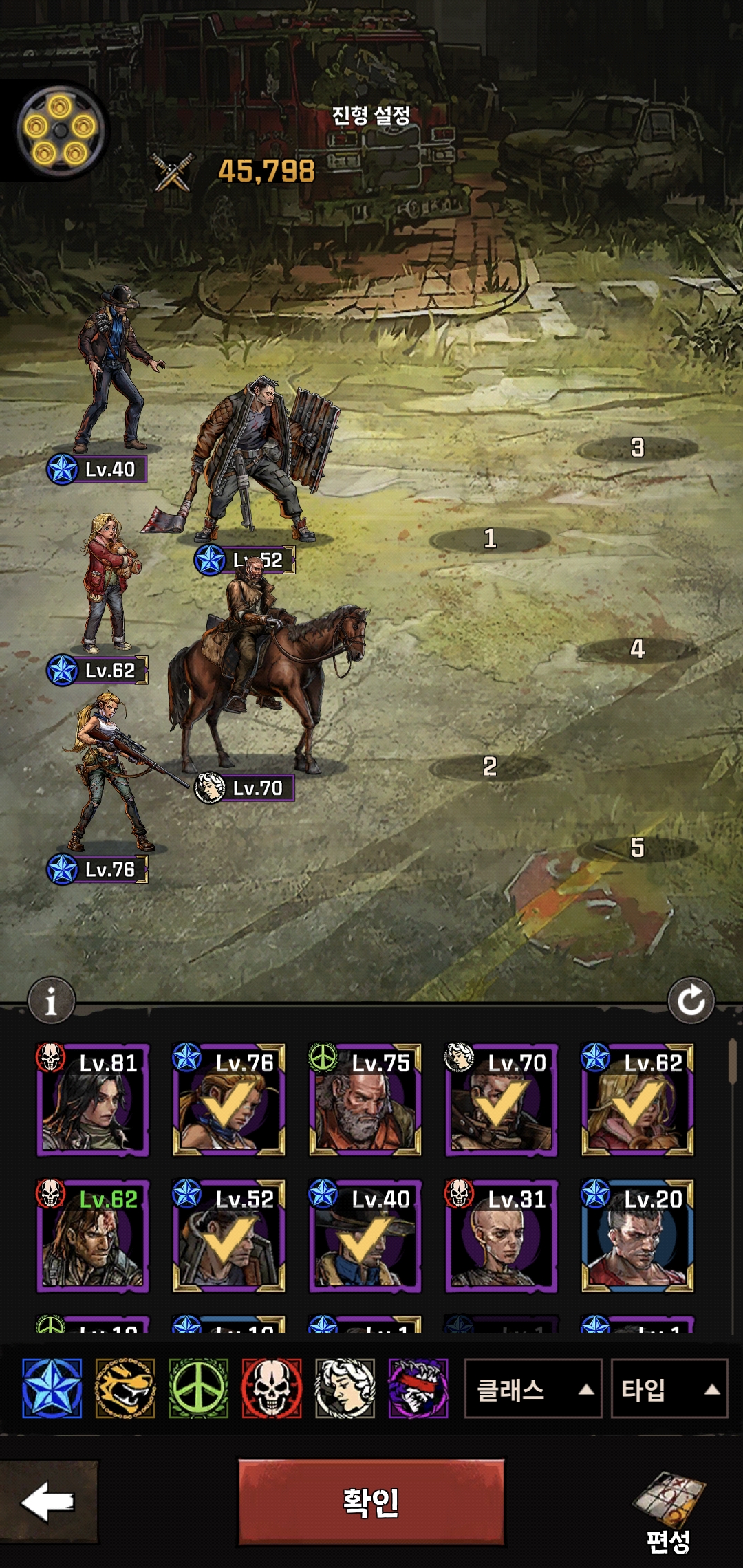This screenshot has width=743, height=1568.
Task: Filter heroes by the white woman portrait faction
Action: point(345,1389)
